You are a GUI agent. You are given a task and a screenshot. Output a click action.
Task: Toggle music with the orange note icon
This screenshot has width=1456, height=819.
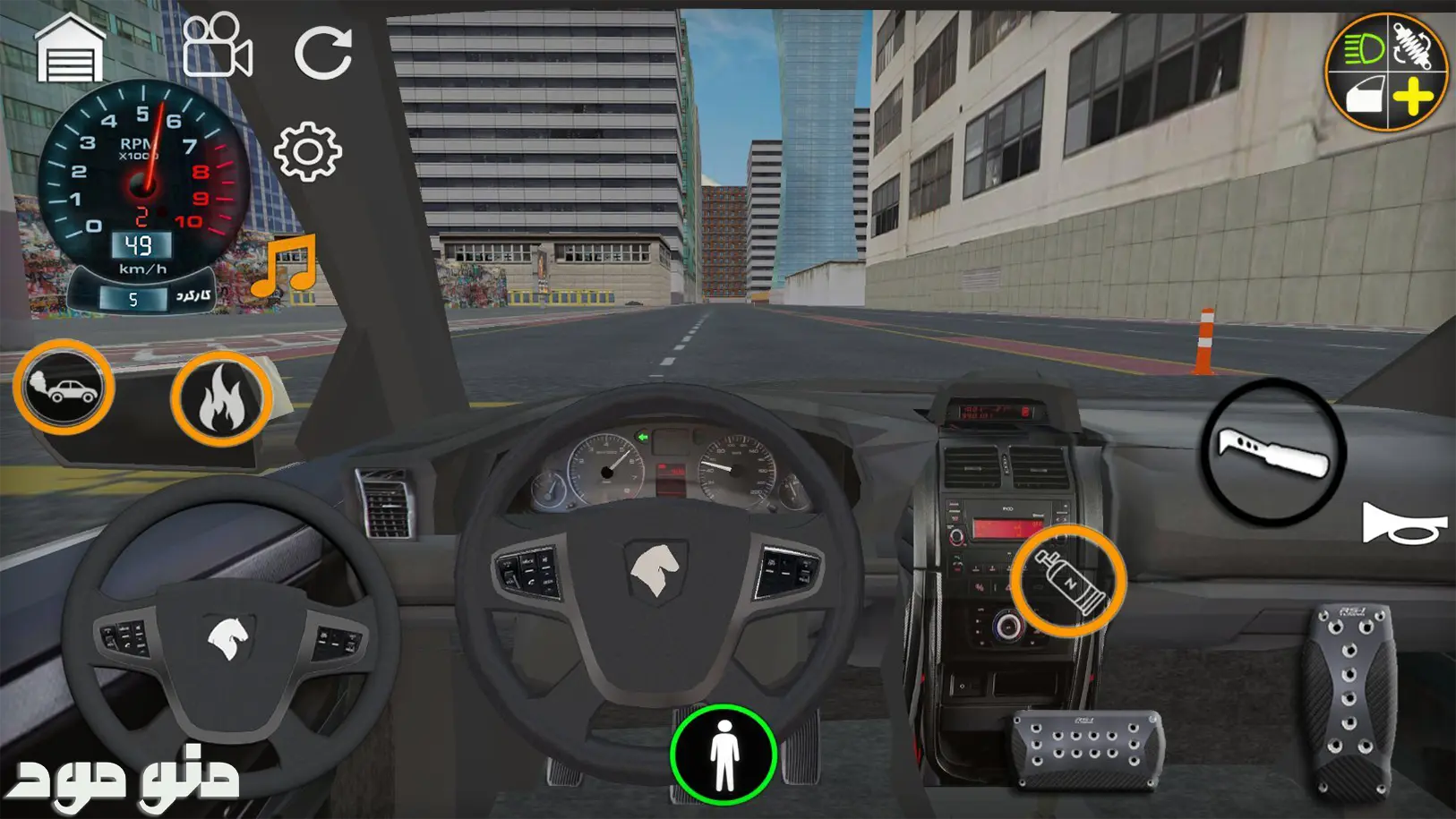coord(286,266)
